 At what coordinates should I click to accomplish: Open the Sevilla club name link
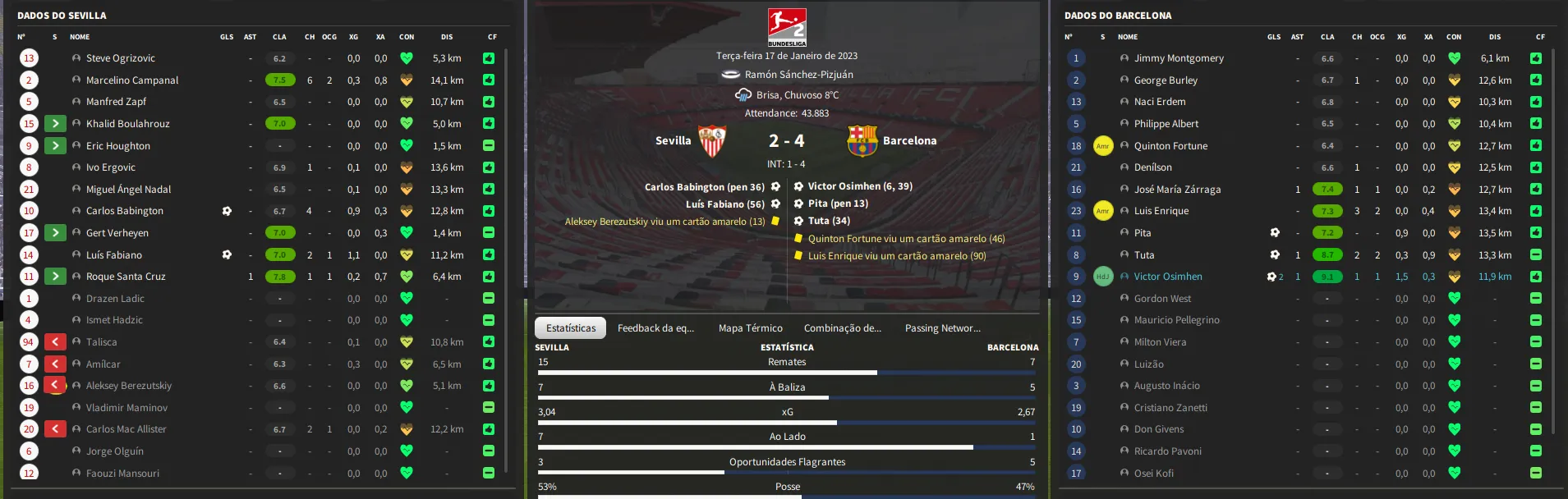pos(673,140)
